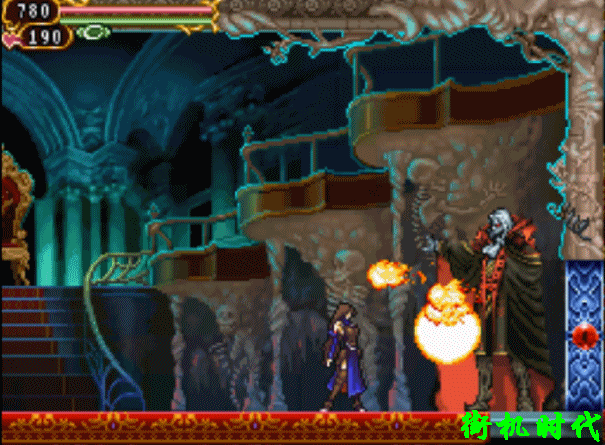605x445 pixels.
Task: Click the pink heart icon beside 190
Action: point(11,40)
